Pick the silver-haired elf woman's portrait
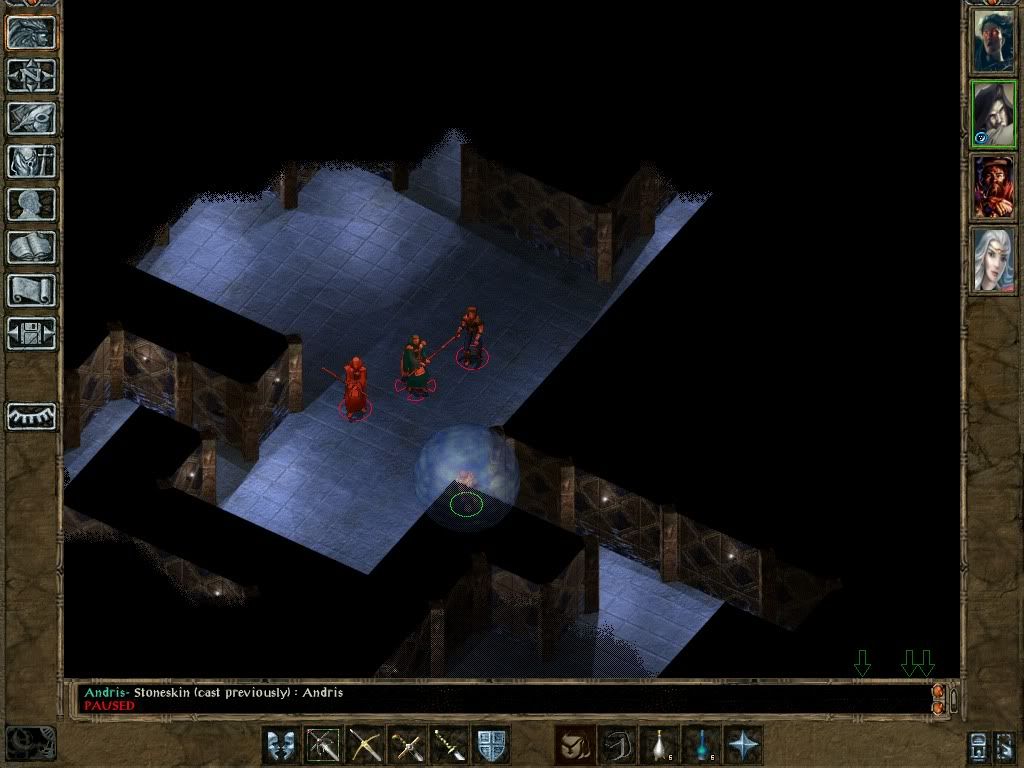1024x768 pixels. [x=993, y=260]
